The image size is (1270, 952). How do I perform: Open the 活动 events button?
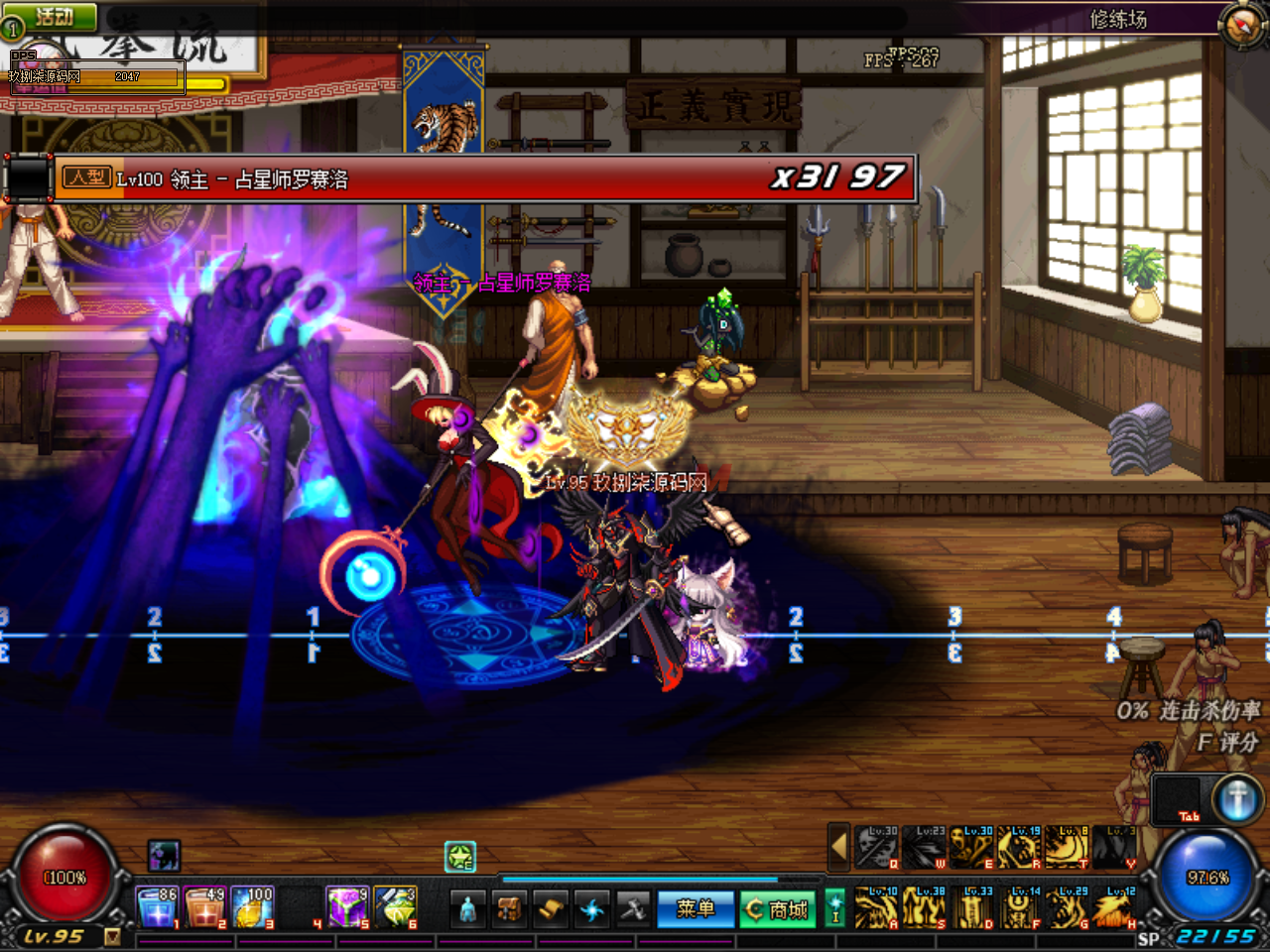click(x=50, y=16)
